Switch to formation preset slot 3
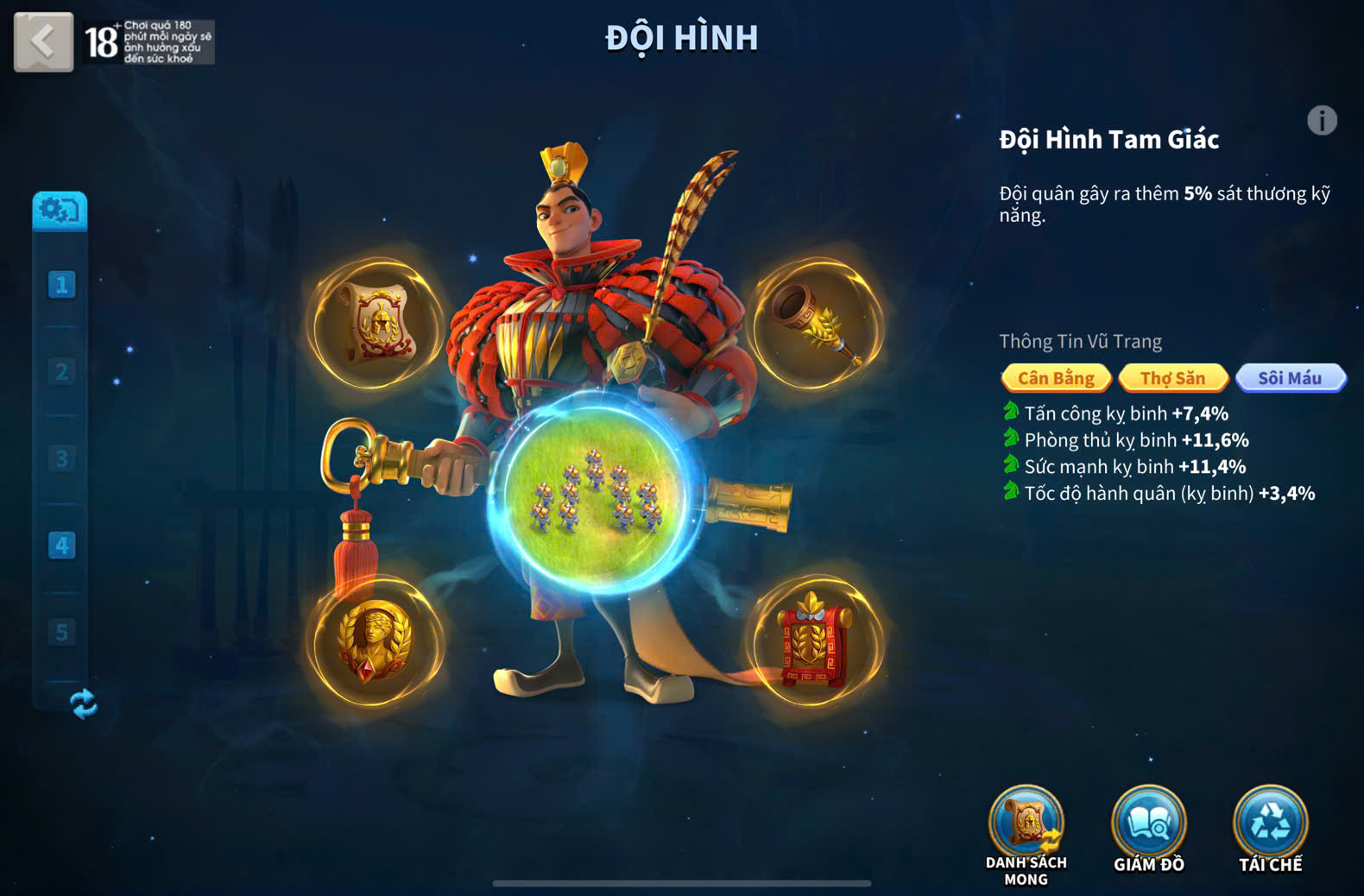The image size is (1364, 896). (x=61, y=458)
